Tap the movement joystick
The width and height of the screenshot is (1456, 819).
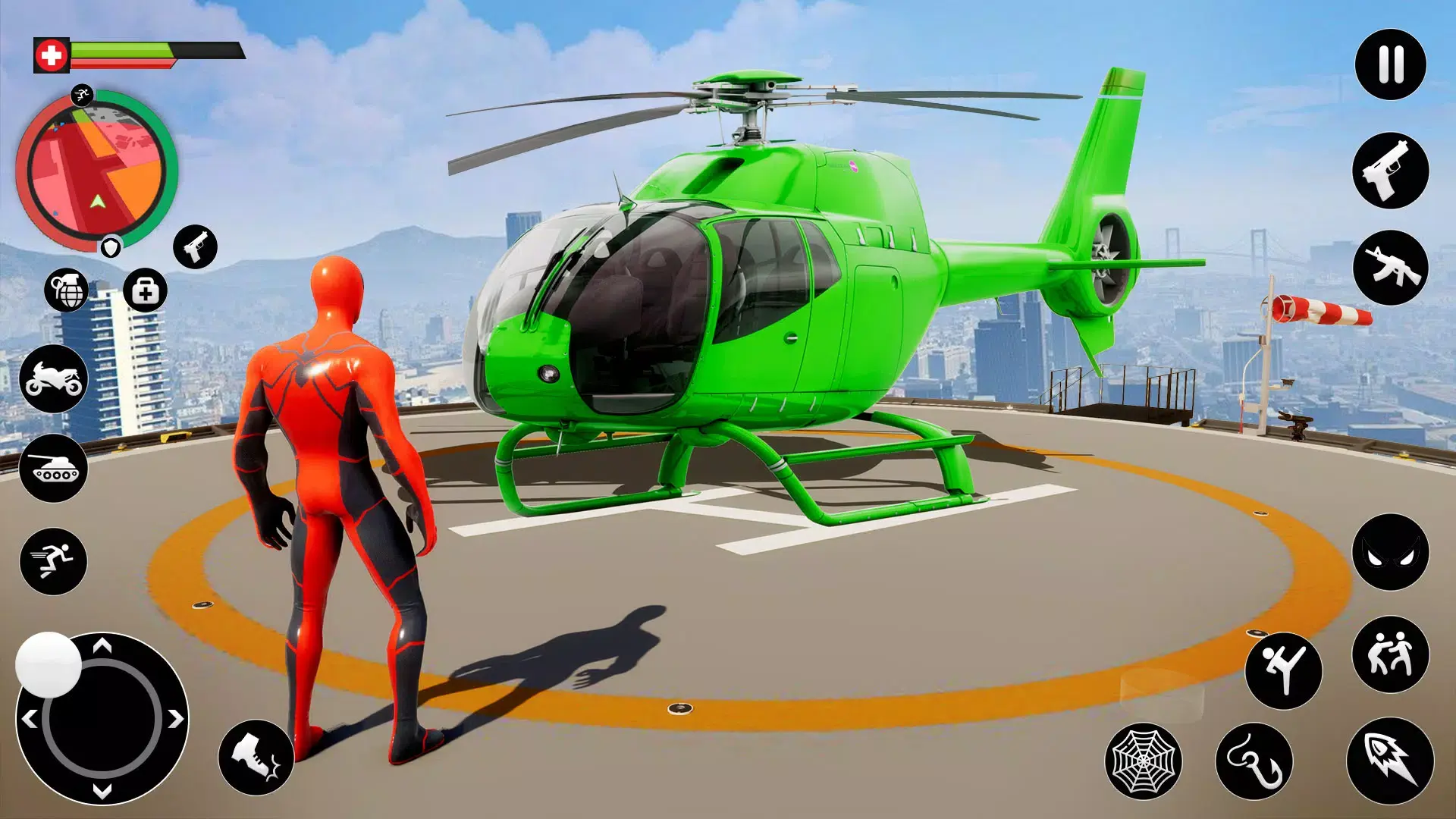pos(102,728)
